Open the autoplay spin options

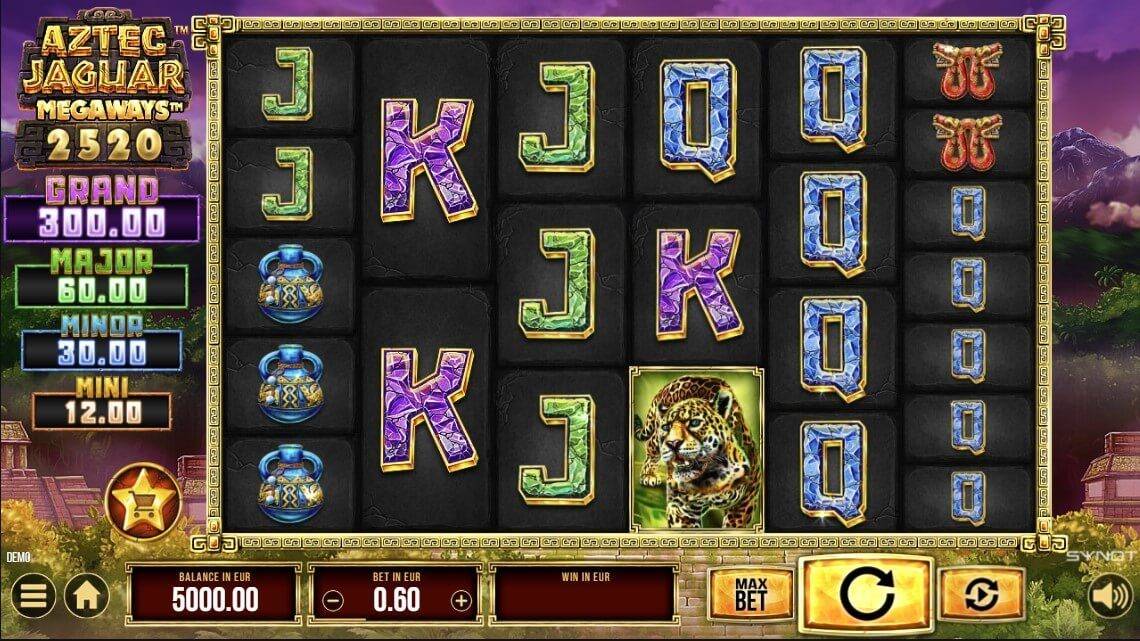tap(981, 596)
